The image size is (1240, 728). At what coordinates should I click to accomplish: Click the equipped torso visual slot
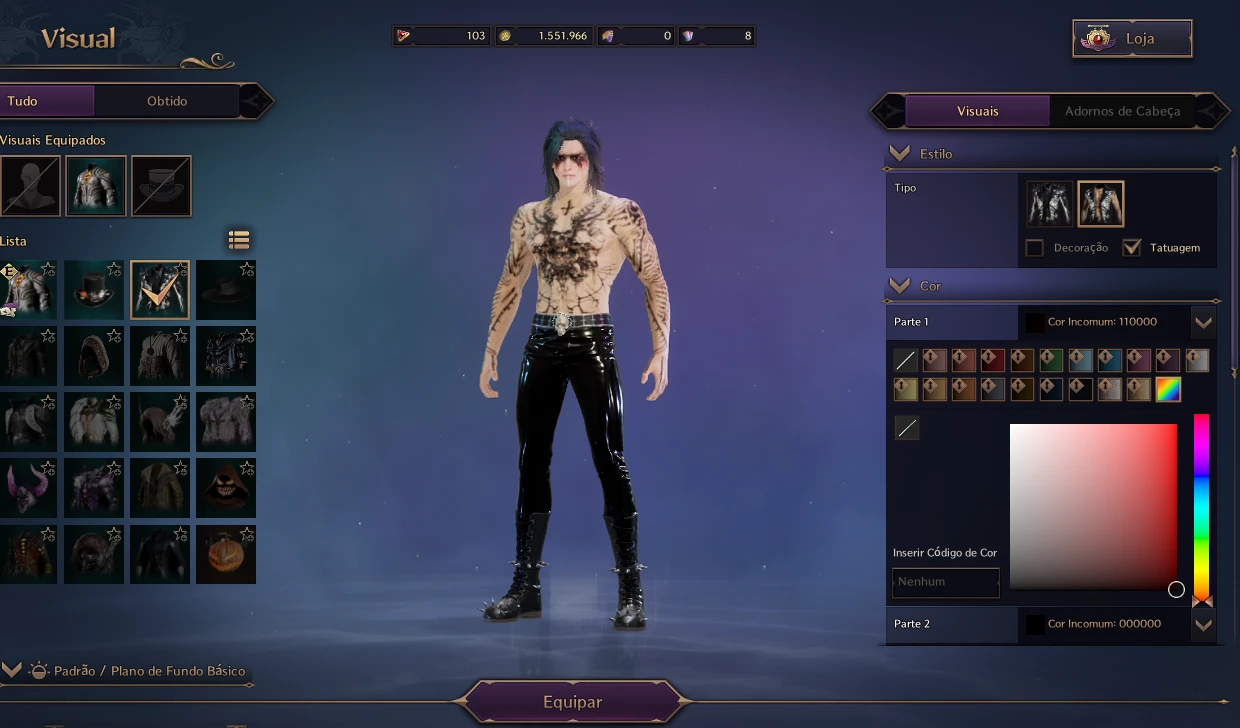(96, 186)
